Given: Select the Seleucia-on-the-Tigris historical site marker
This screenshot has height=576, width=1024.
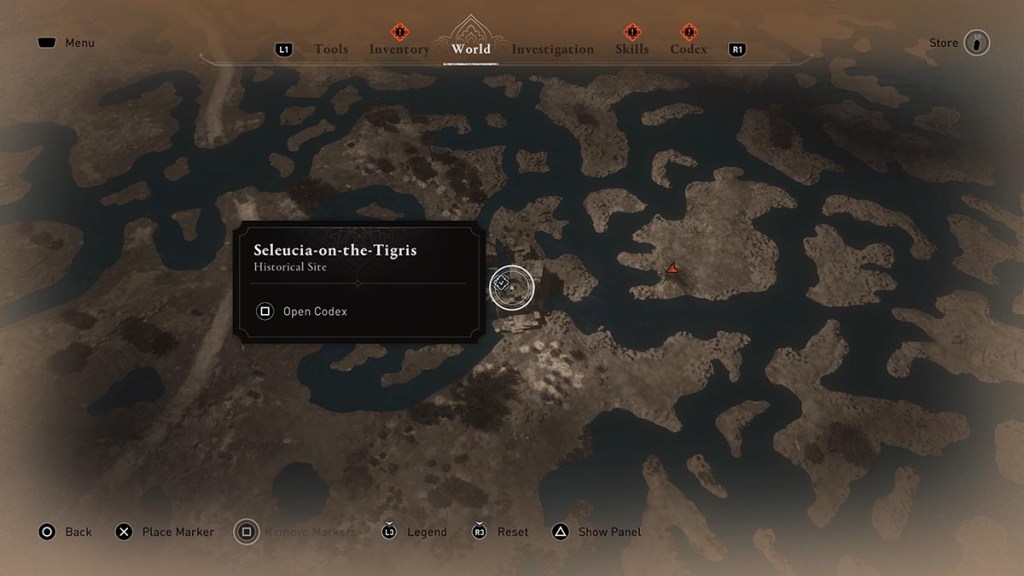Looking at the screenshot, I should (511, 286).
